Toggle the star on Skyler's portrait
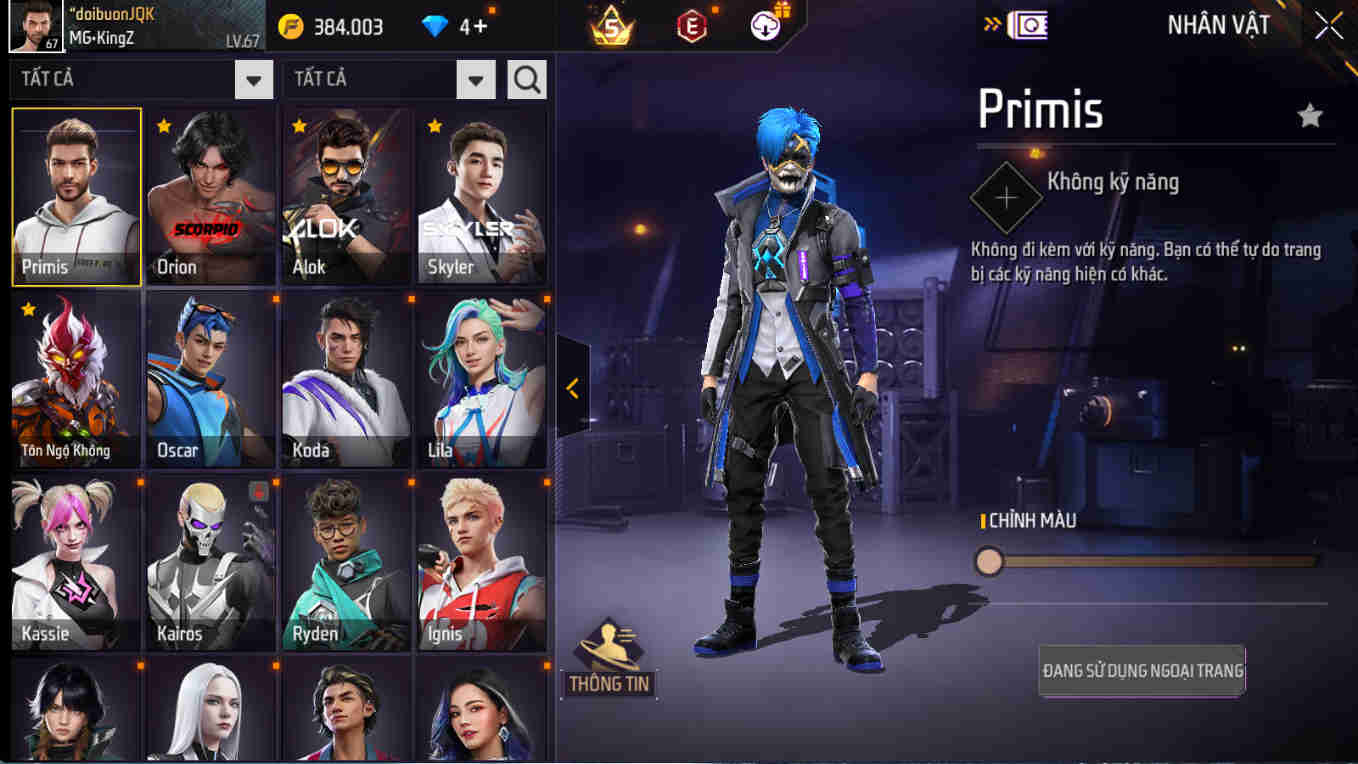The height and width of the screenshot is (764, 1358). (x=433, y=128)
